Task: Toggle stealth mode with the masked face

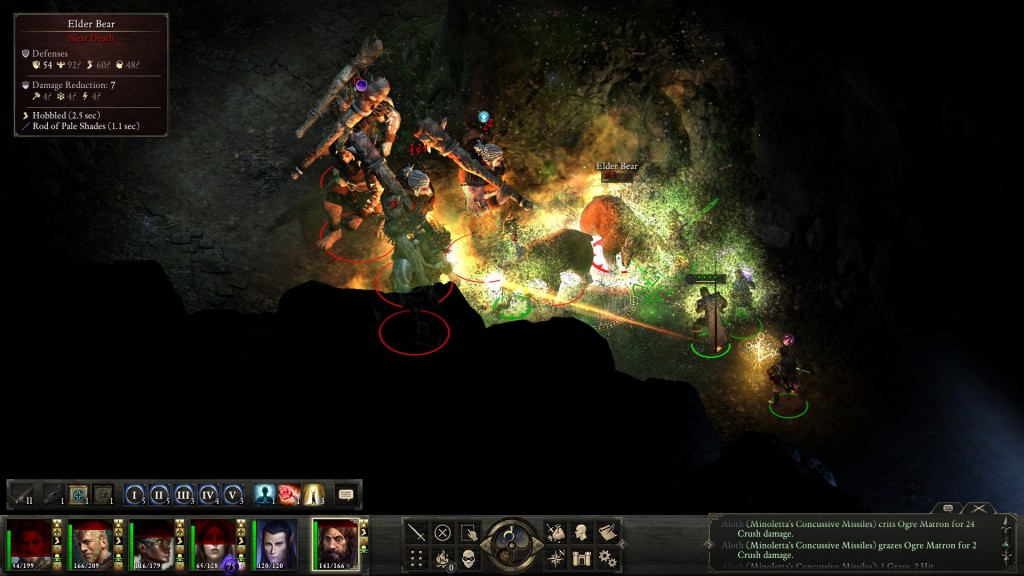Action: pyautogui.click(x=468, y=558)
